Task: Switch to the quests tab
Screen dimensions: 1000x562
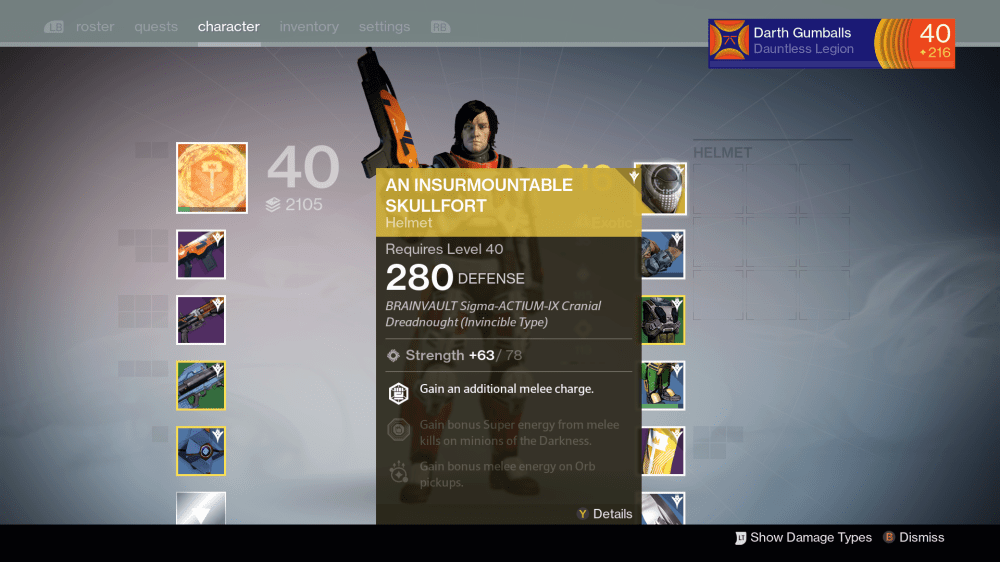Action: click(156, 27)
